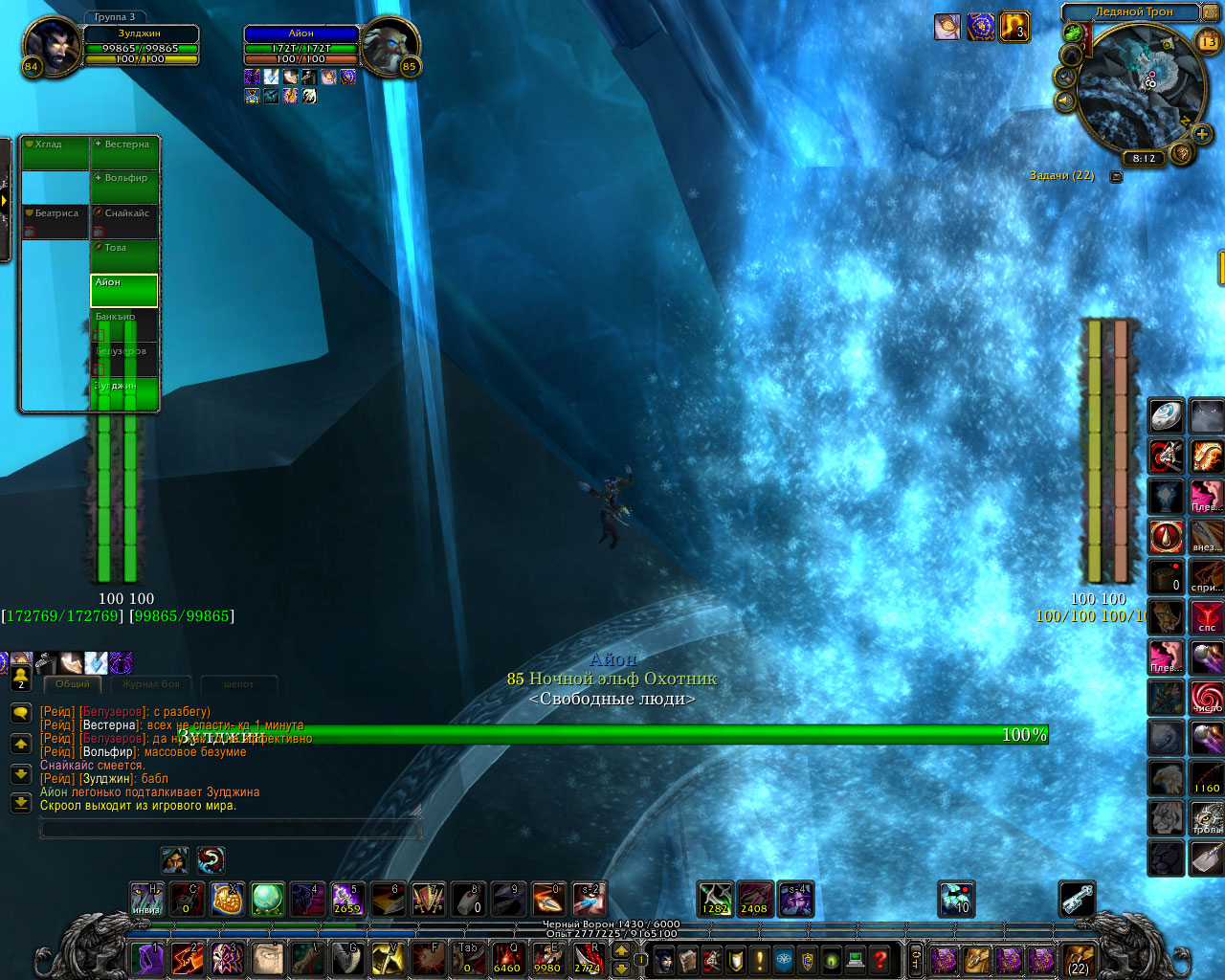Image resolution: width=1225 pixels, height=980 pixels.
Task: Collapse the Задачи (22) objectives tracker
Action: [x=1116, y=176]
